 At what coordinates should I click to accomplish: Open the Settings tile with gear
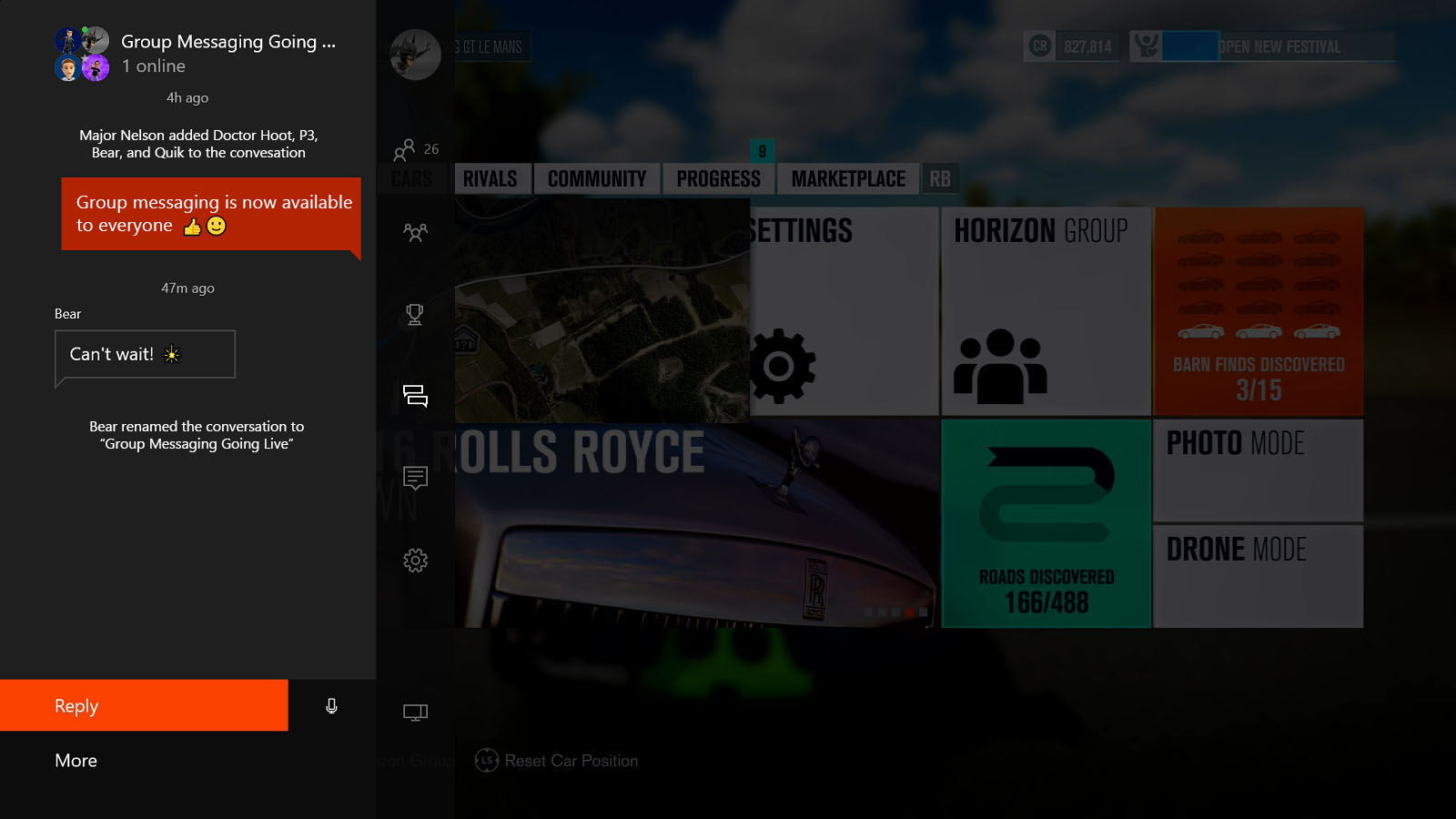tap(843, 311)
